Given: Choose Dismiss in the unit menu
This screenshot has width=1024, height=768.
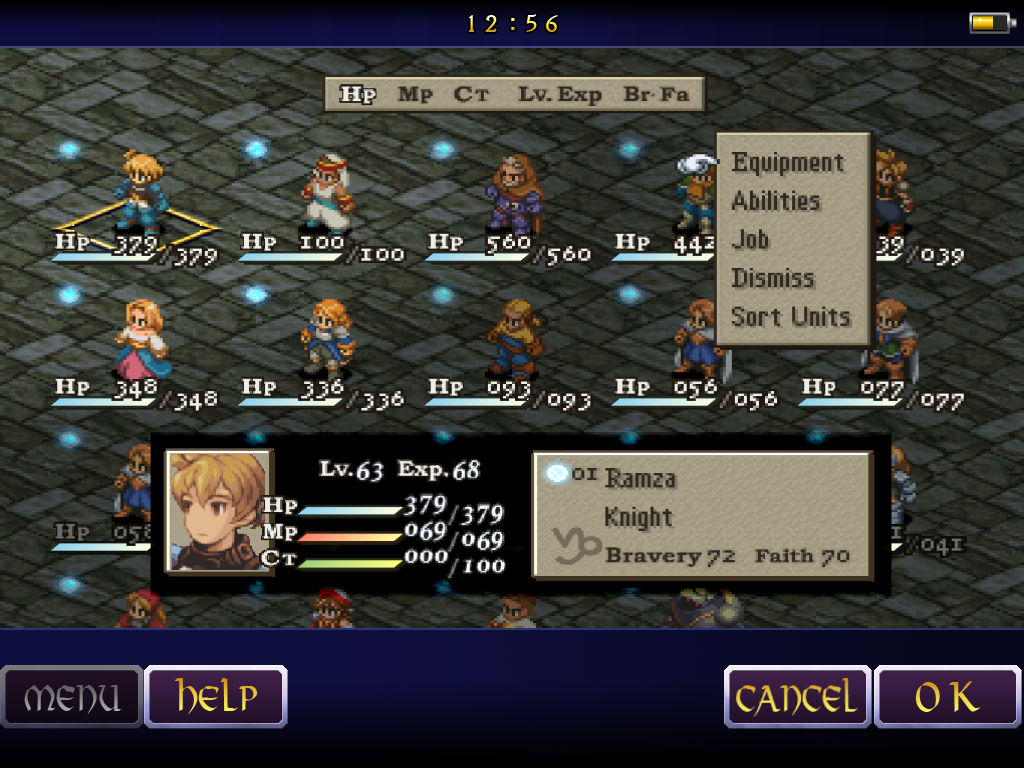Looking at the screenshot, I should coord(773,278).
